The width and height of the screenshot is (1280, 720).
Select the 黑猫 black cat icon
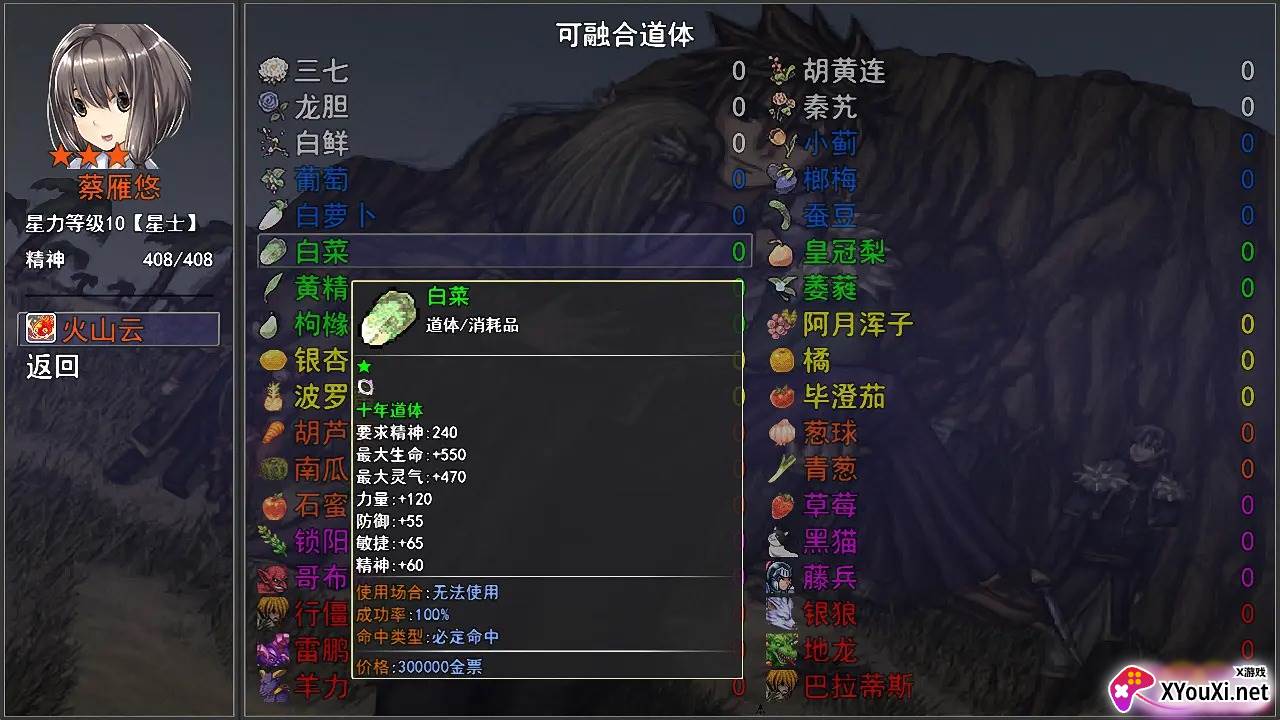780,540
